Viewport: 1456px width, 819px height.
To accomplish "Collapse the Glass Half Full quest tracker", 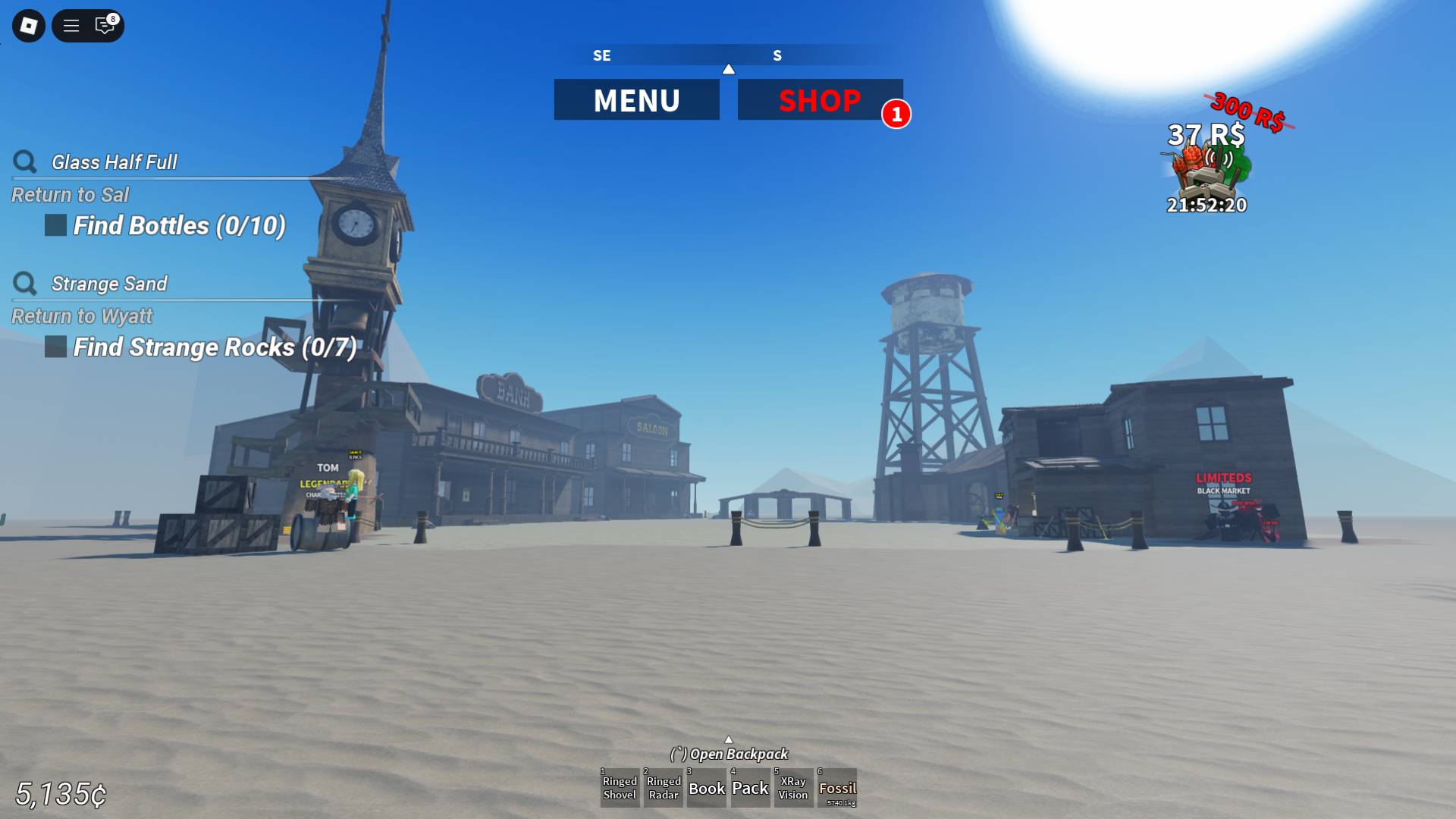I will 113,162.
